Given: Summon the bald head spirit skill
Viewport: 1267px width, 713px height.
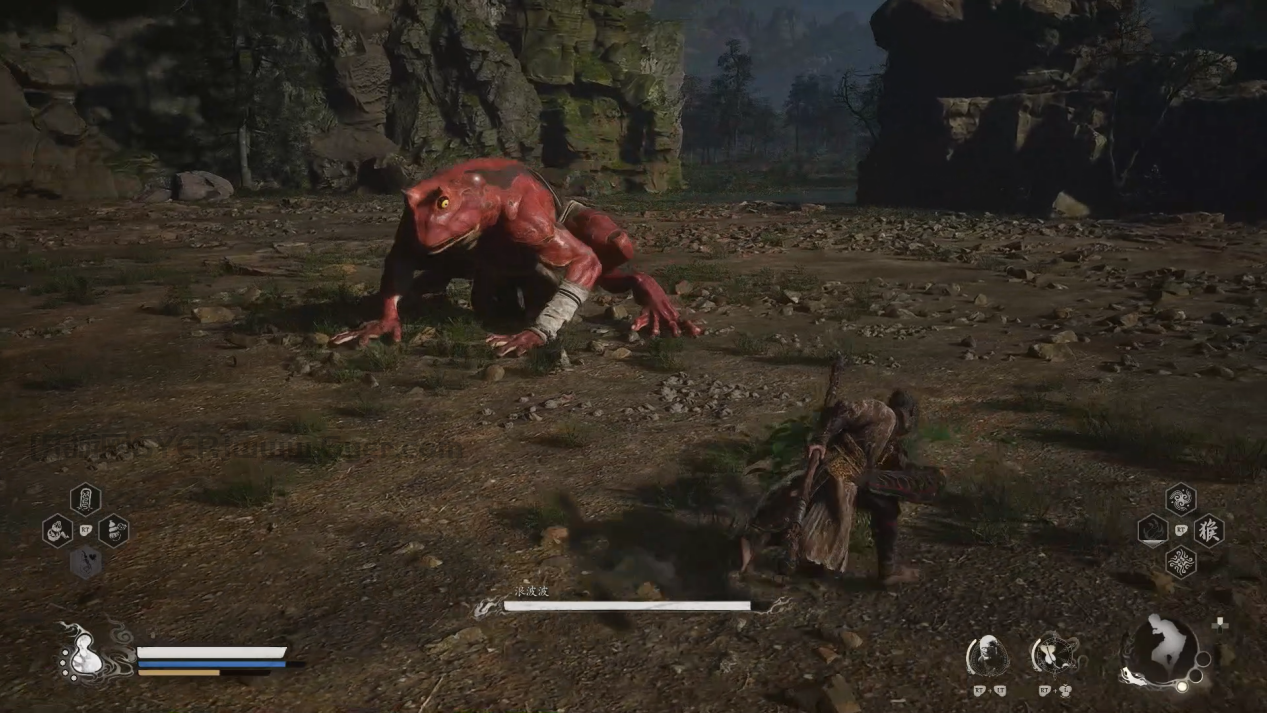Looking at the screenshot, I should tap(987, 656).
